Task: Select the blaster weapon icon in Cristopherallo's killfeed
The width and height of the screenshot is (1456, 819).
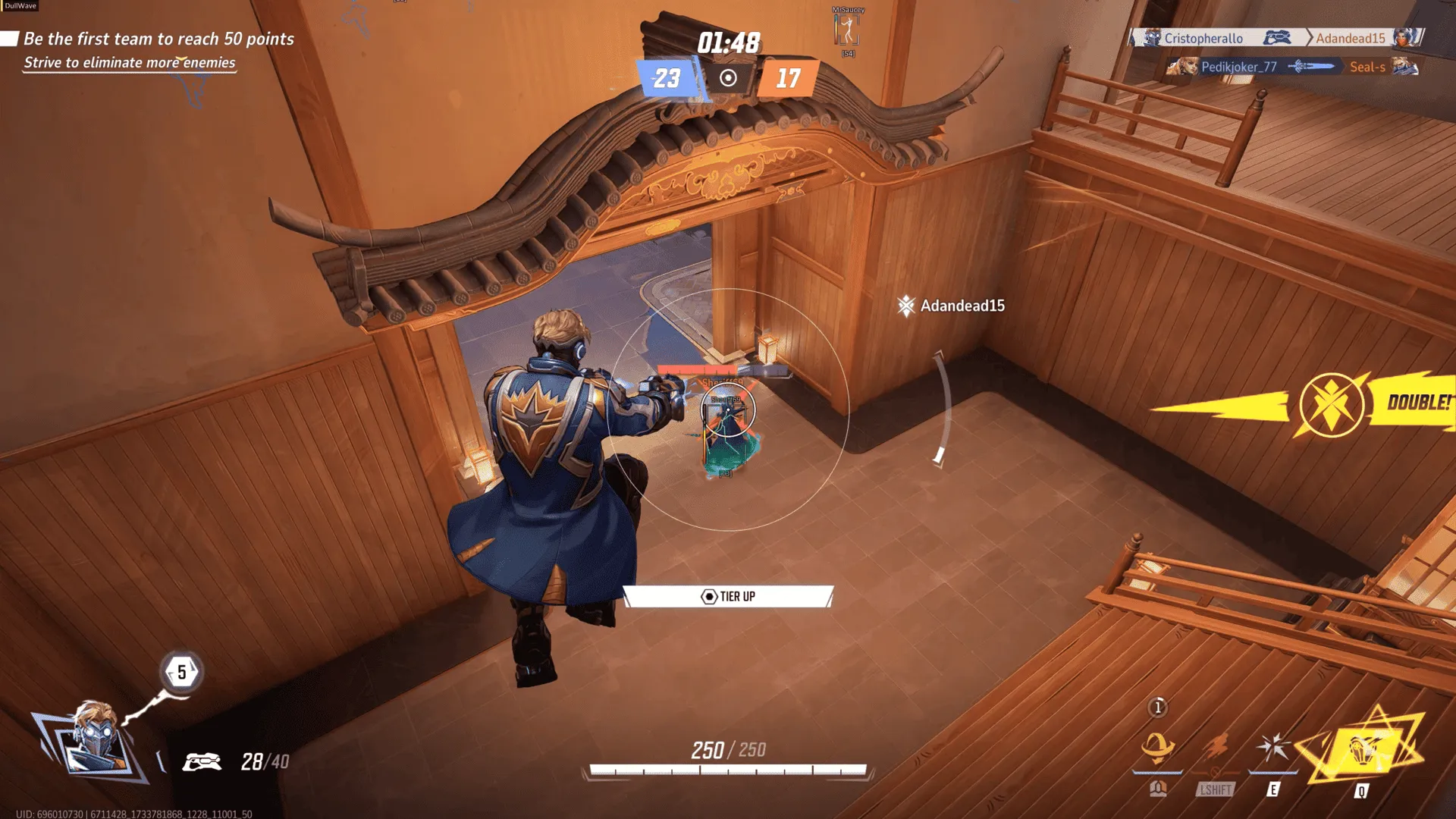Action: tap(1279, 38)
